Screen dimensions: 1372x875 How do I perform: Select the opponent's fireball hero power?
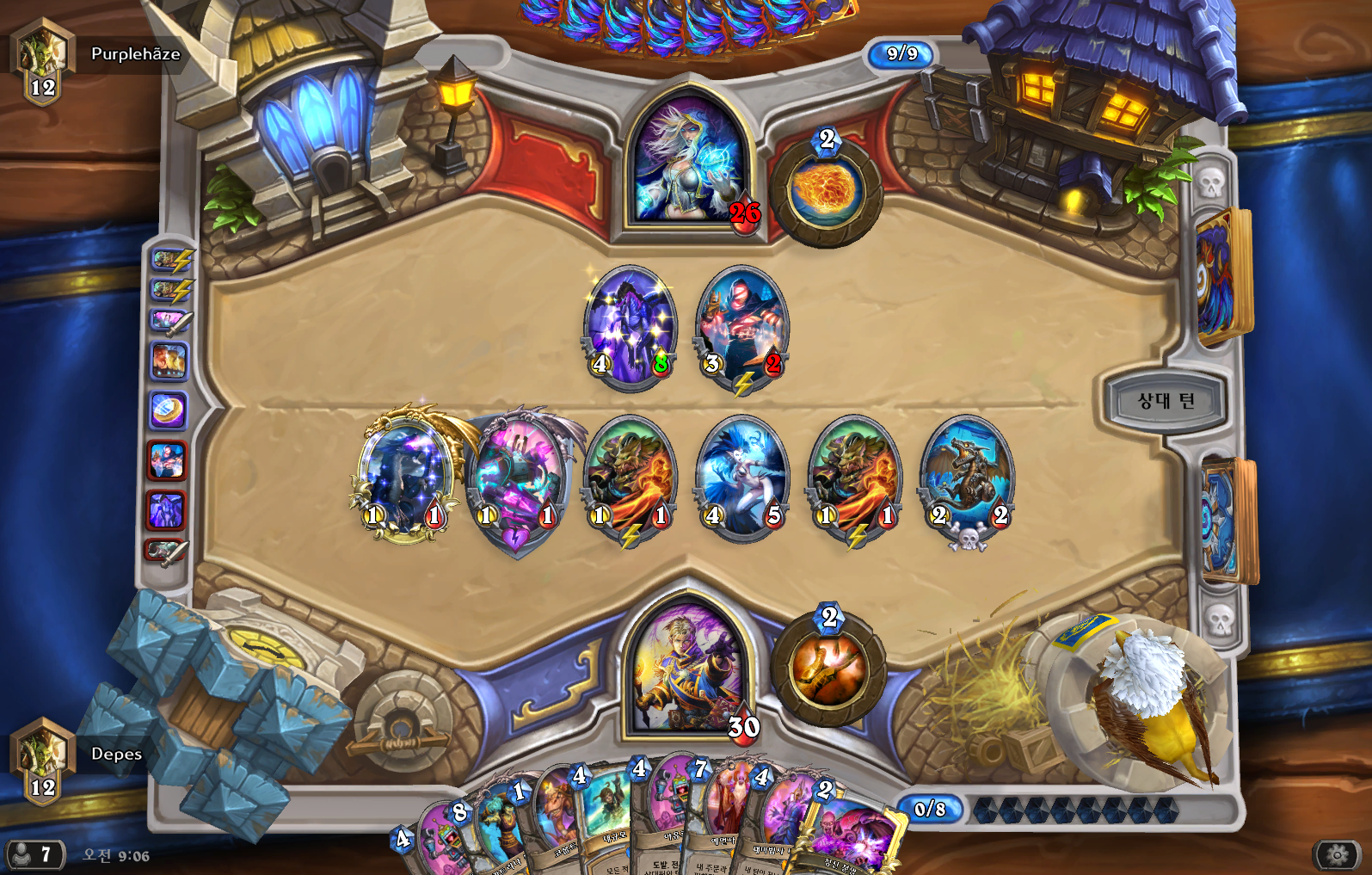click(827, 189)
